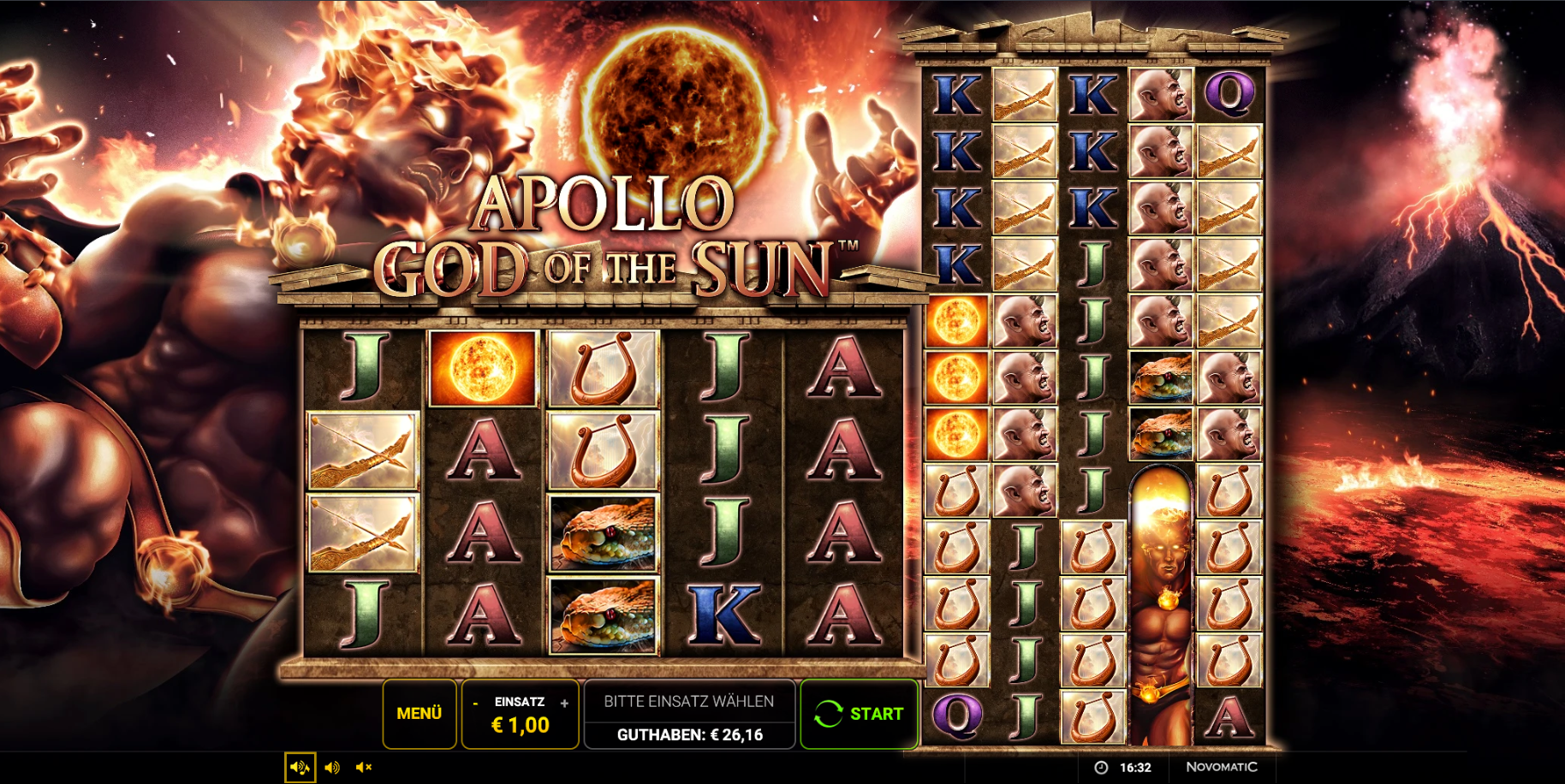Open the MENÜ options
The image size is (1565, 784).
click(x=419, y=712)
